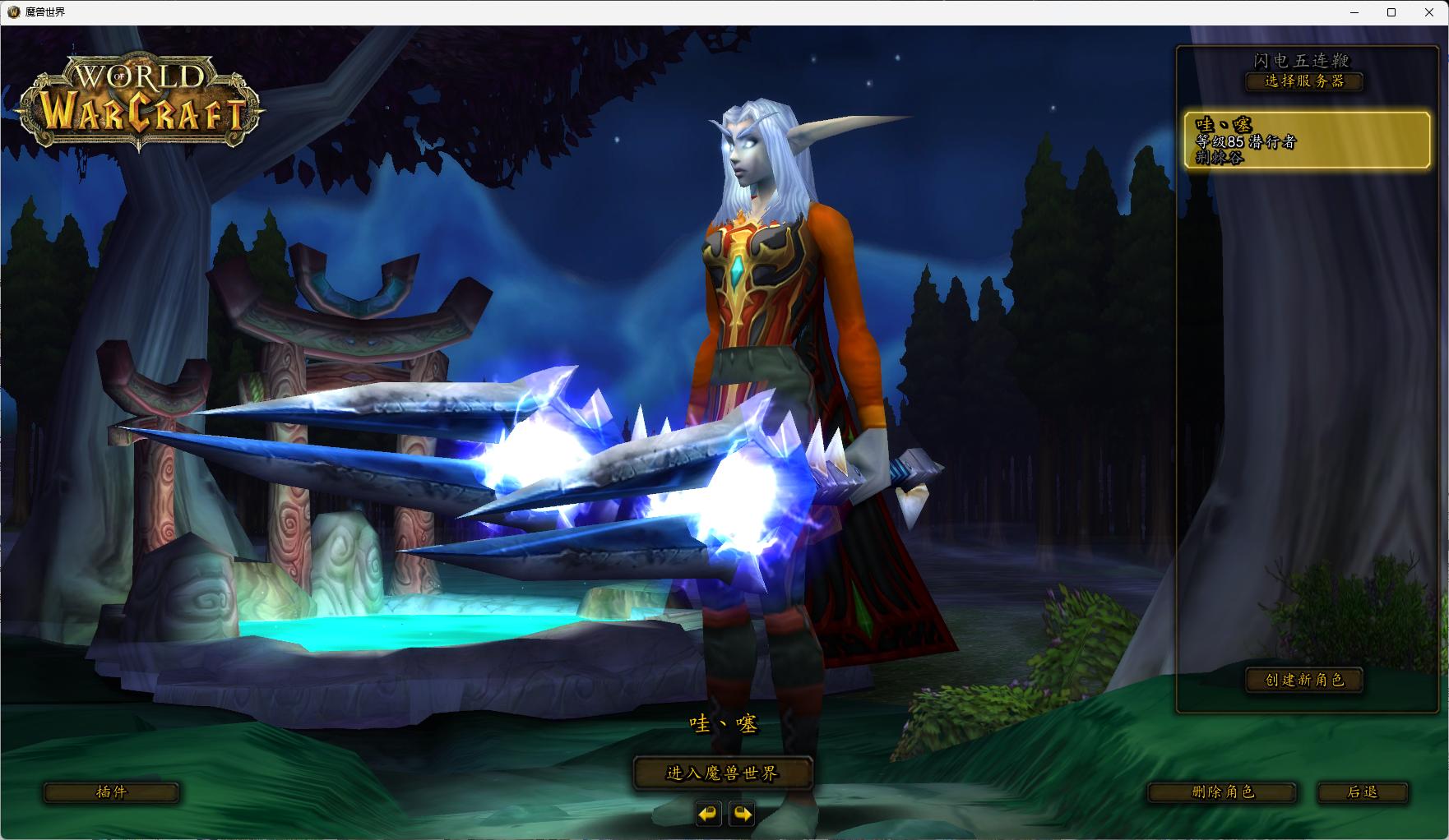Maximize the 魔兽世界 window
1449x840 pixels.
coord(1391,12)
